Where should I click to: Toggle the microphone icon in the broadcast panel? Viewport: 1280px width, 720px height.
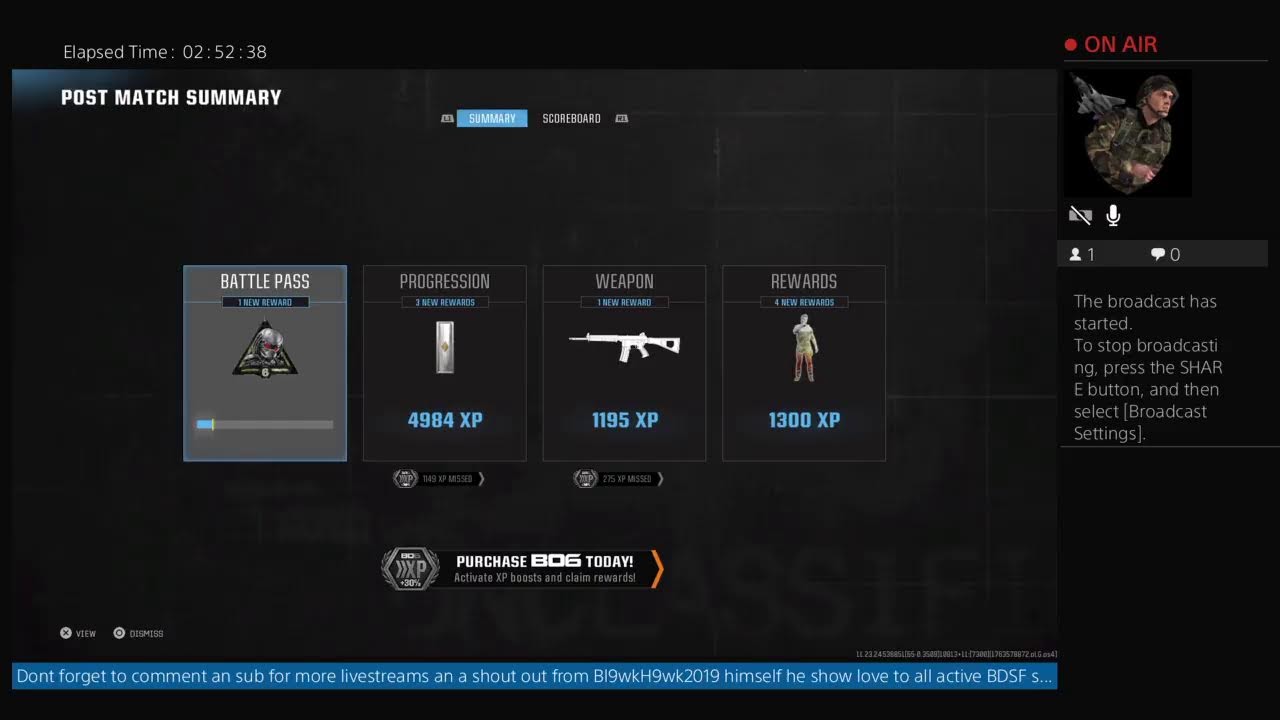(1113, 215)
